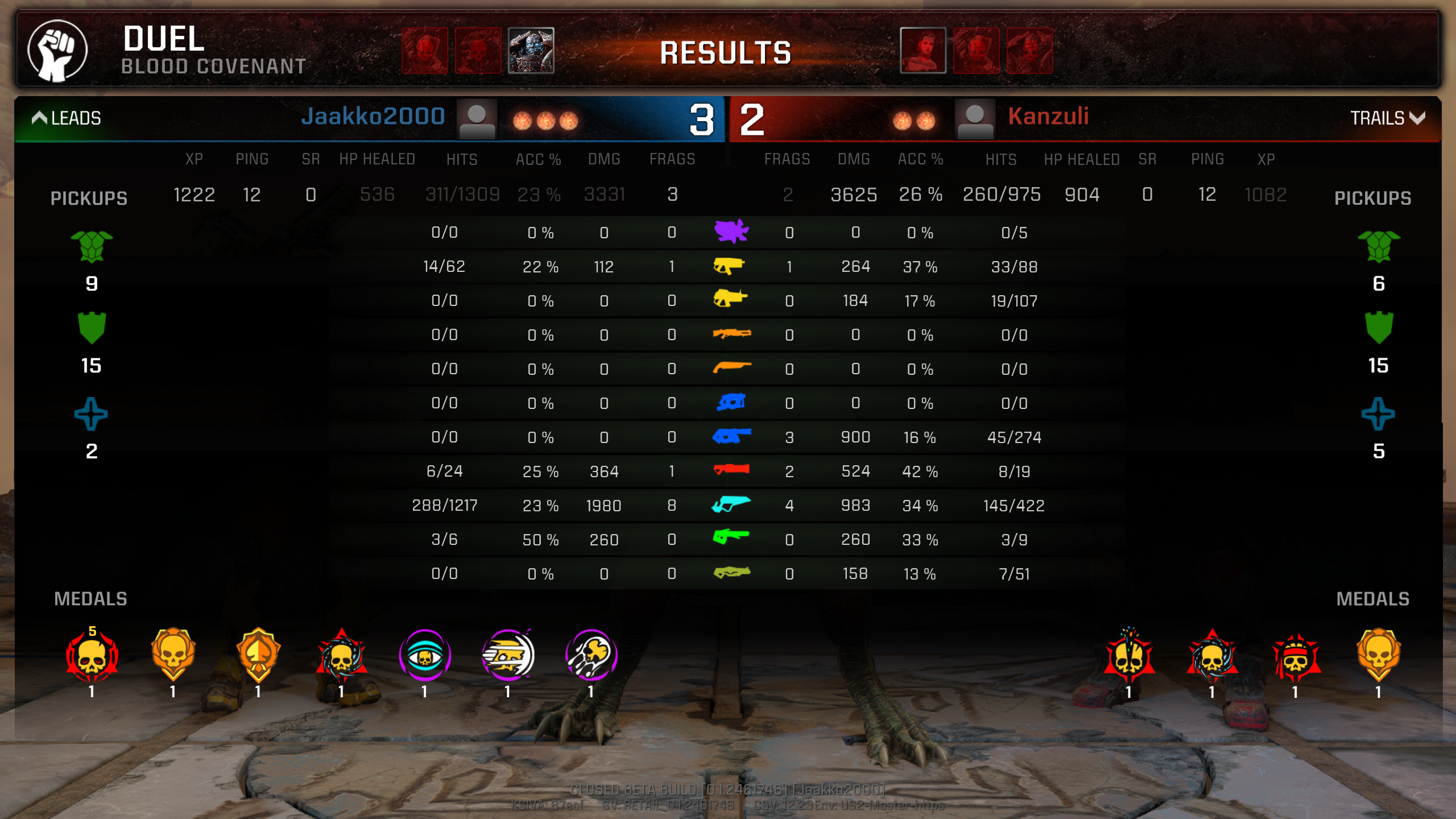Select the red rocket launcher icon
Viewport: 1456px width, 819px height.
pyautogui.click(x=731, y=470)
